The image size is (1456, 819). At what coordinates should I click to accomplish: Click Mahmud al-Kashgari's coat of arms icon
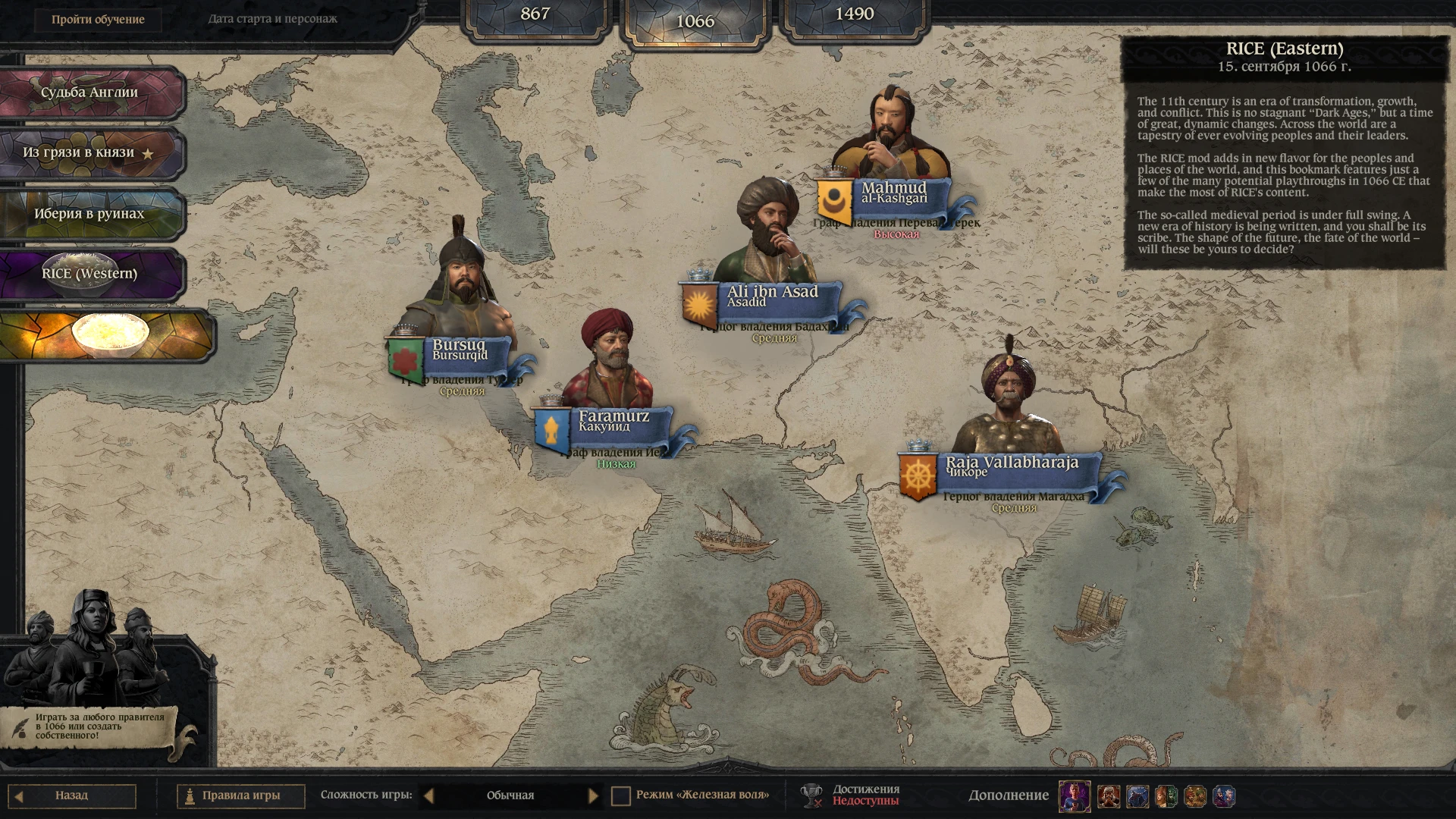point(834,197)
